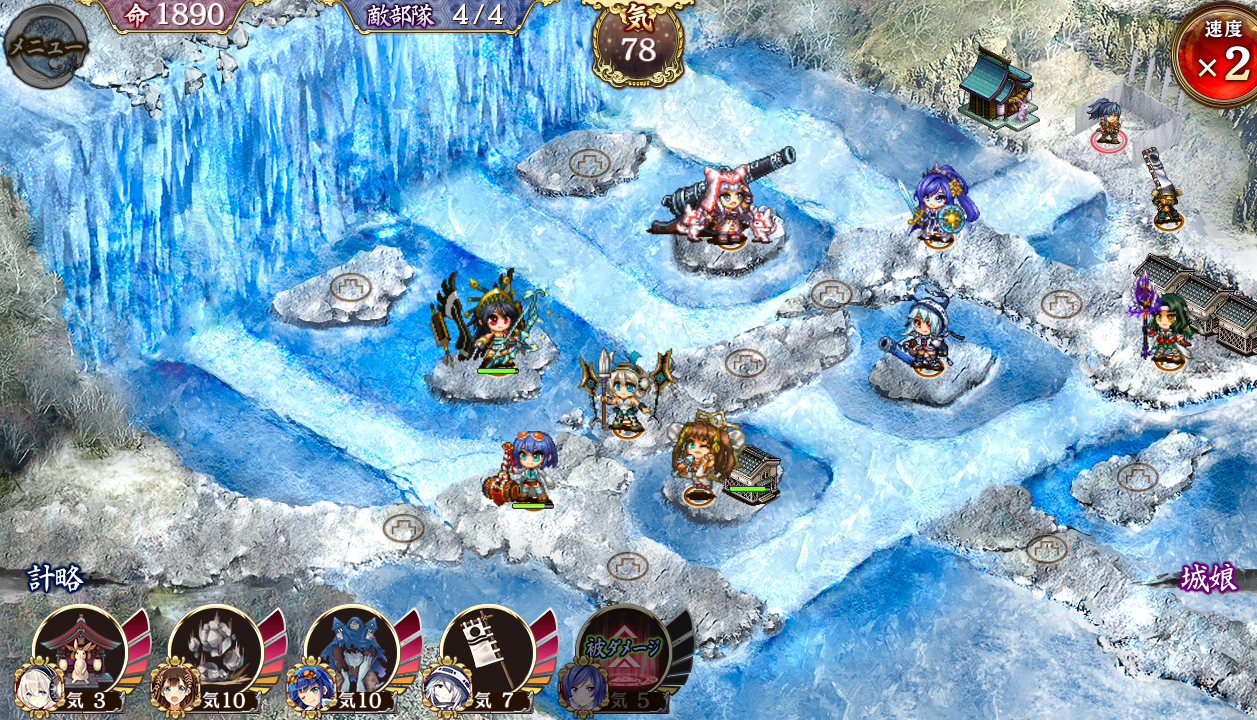Select the 被ダメージ stratagem icon
The height and width of the screenshot is (720, 1257).
pyautogui.click(x=623, y=650)
